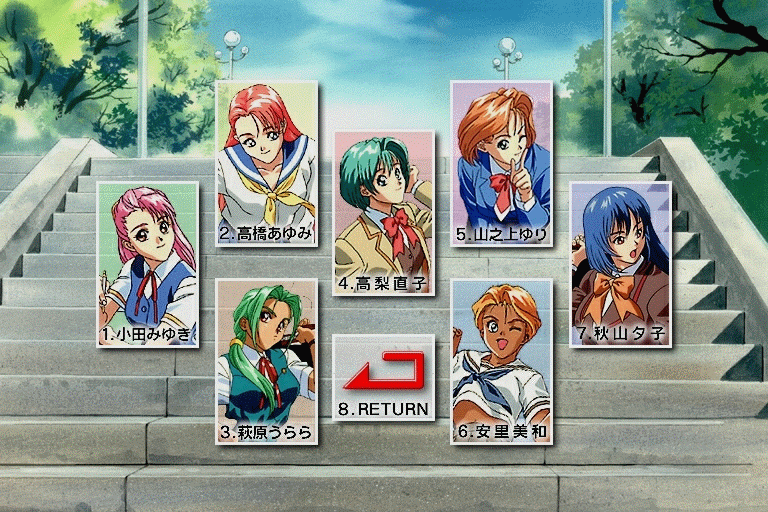Choose the 2. 高橋あゆみ character card
768x512 pixels.
click(267, 163)
